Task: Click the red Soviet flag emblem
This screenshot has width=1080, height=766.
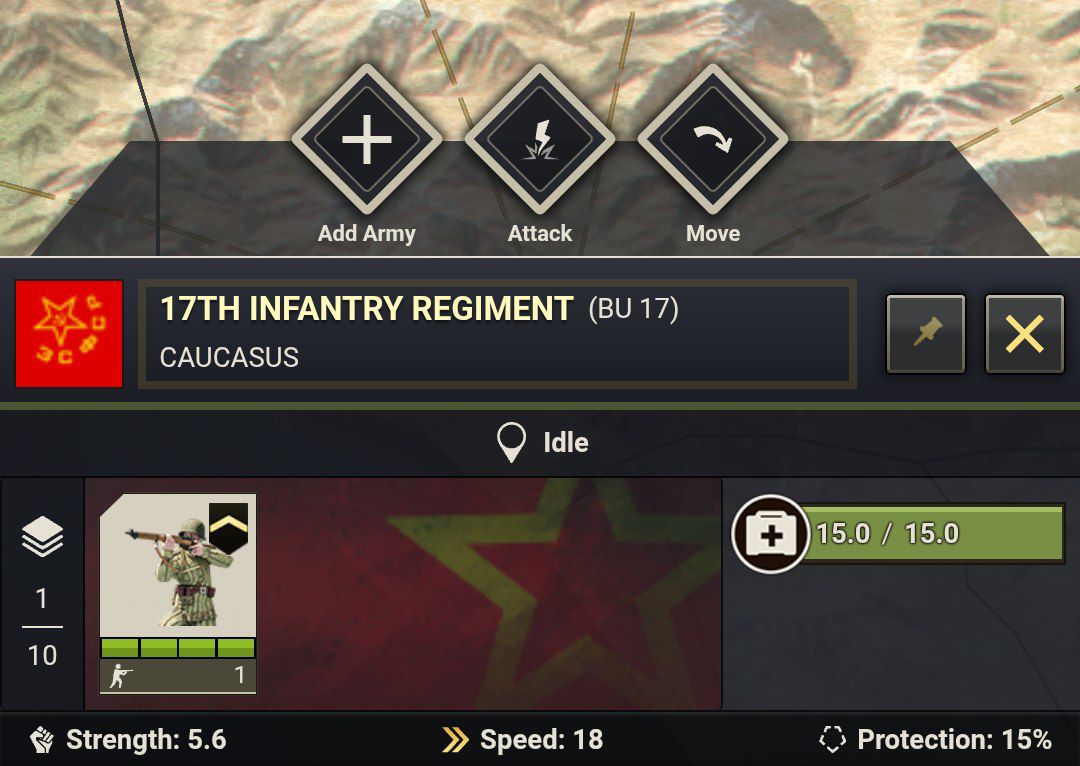Action: click(x=69, y=334)
